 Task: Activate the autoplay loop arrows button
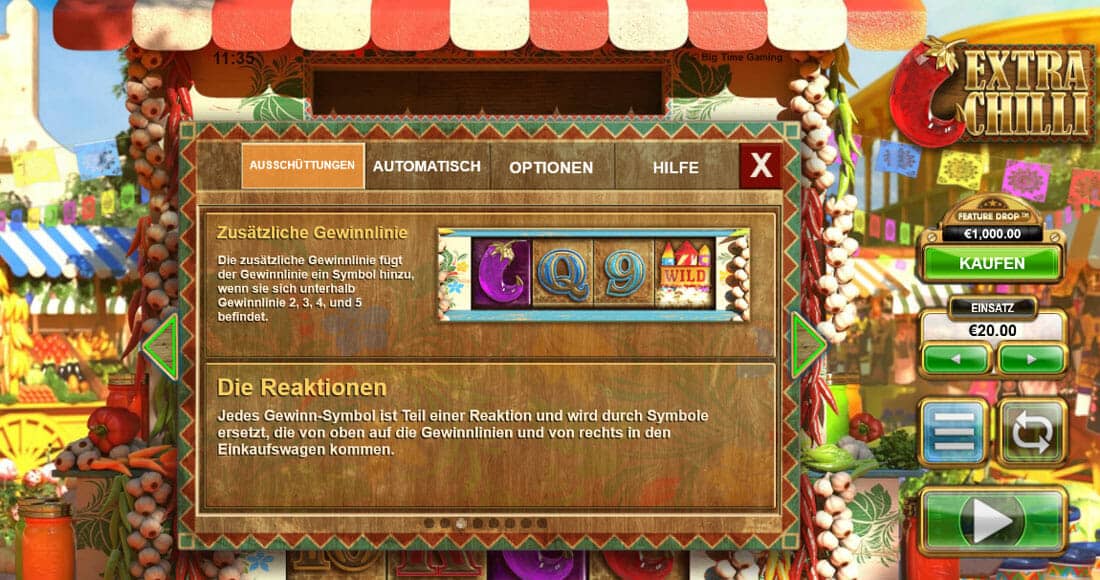click(x=1032, y=432)
